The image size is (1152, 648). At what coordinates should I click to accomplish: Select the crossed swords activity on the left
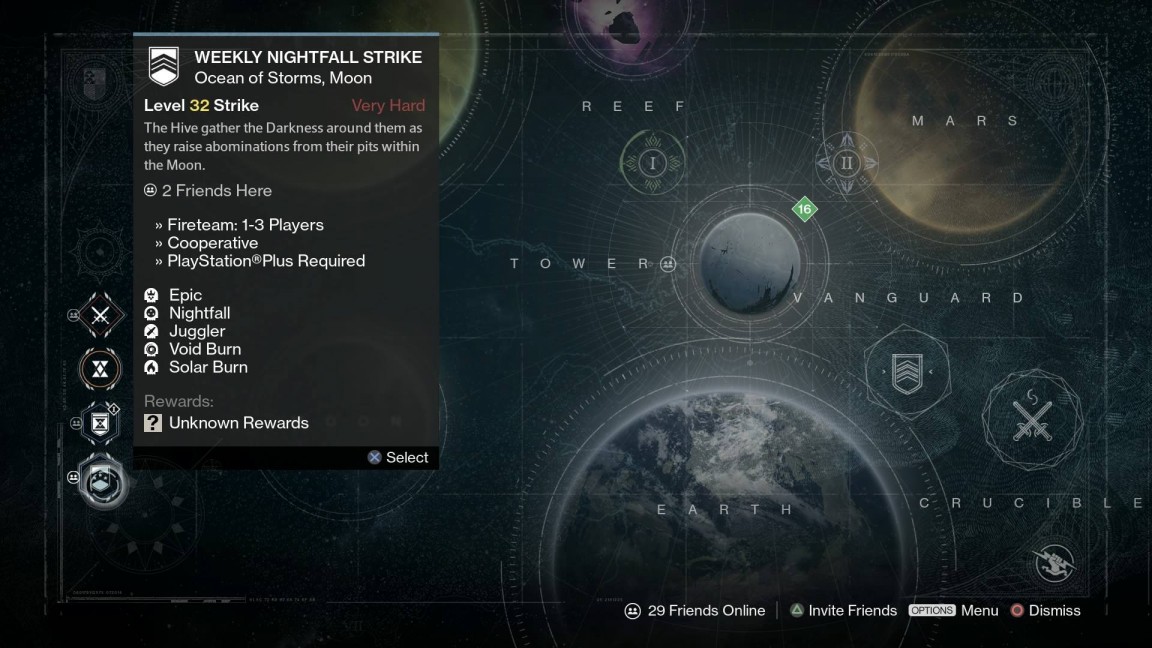[x=100, y=317]
